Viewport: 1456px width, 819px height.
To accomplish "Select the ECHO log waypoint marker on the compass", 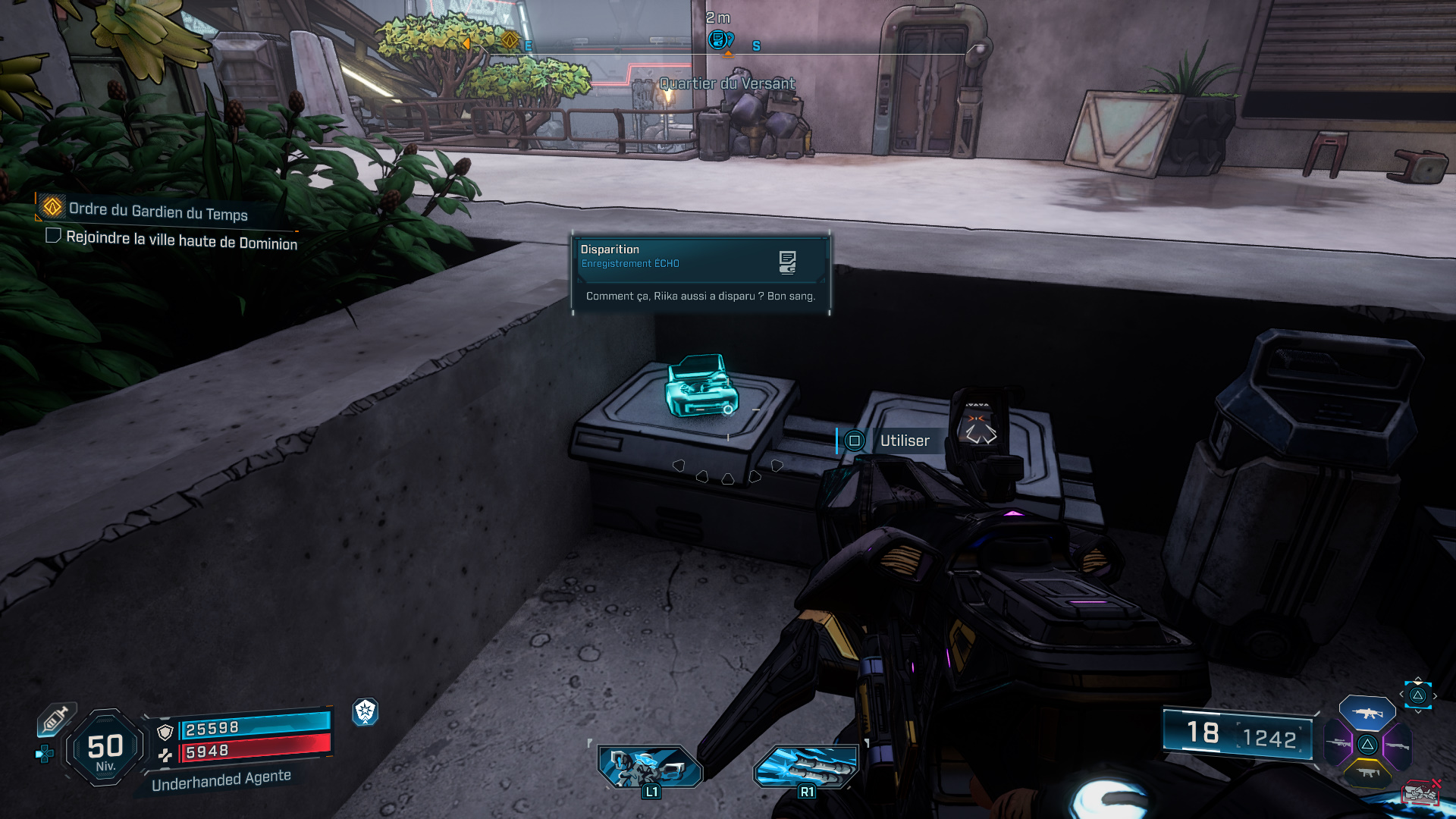I will tap(716, 38).
